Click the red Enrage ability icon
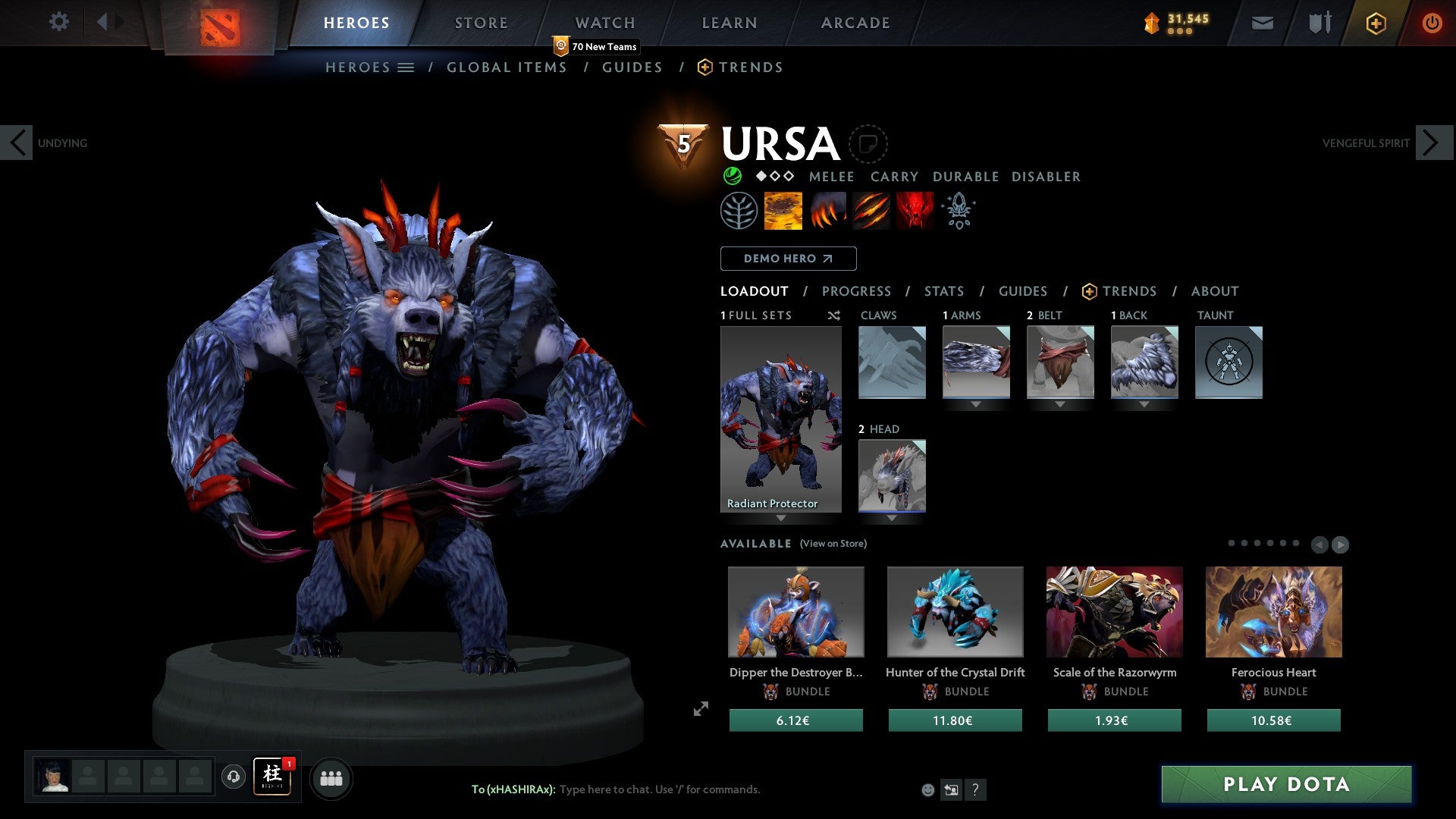Image resolution: width=1456 pixels, height=819 pixels. pos(914,211)
